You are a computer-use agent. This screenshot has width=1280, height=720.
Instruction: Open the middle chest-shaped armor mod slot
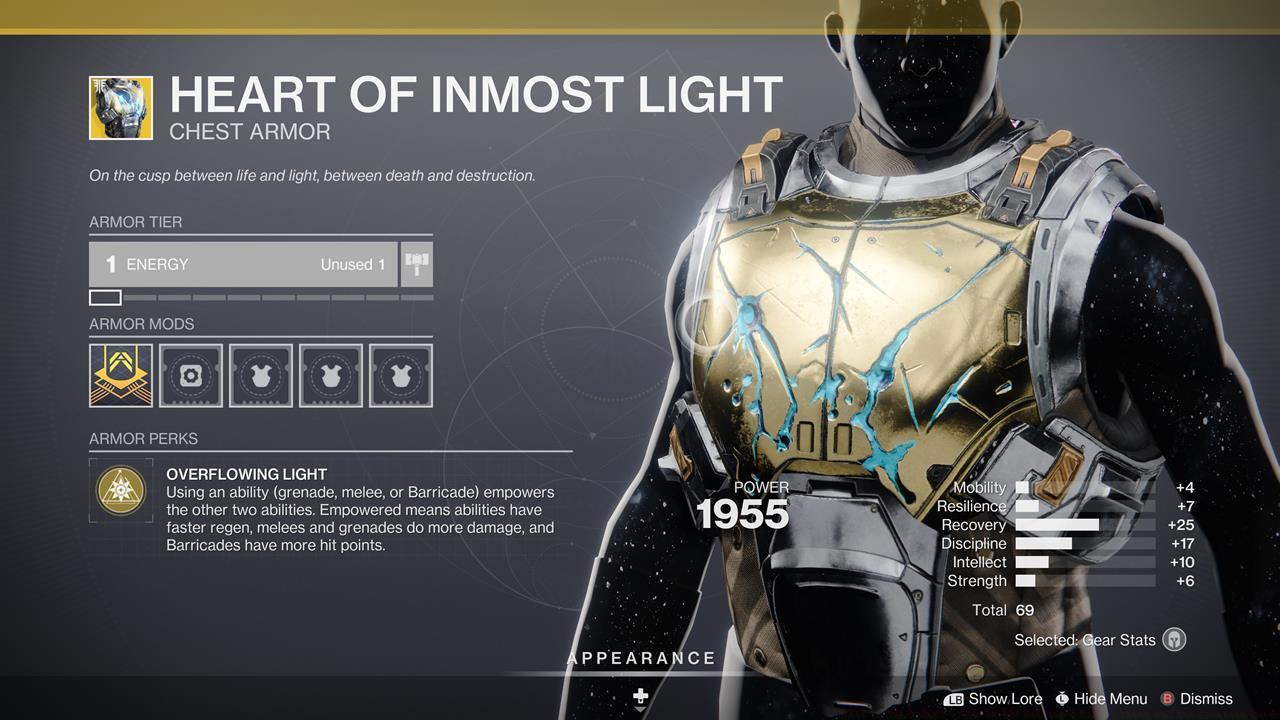click(x=330, y=375)
